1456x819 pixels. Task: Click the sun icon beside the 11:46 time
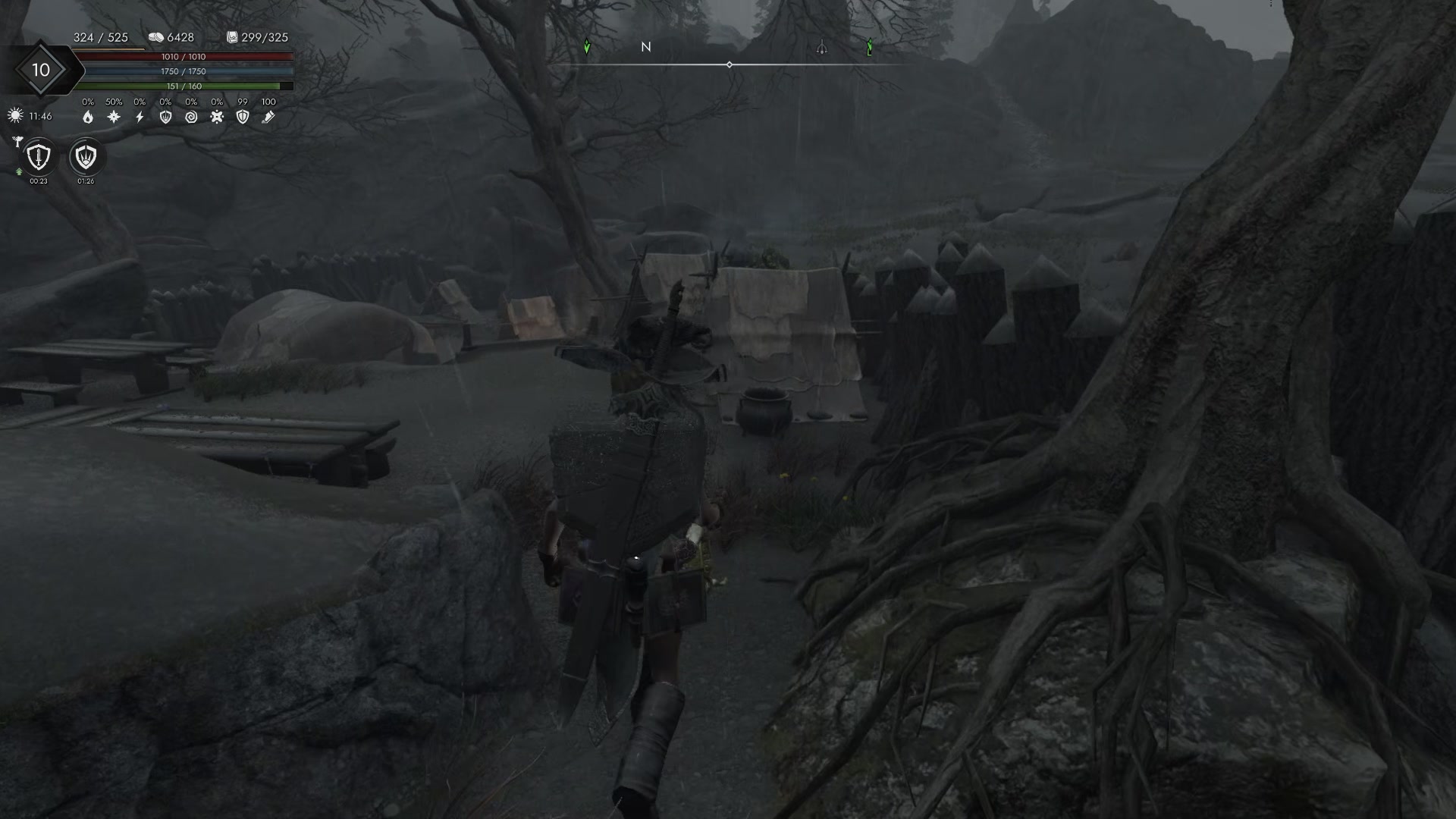15,115
